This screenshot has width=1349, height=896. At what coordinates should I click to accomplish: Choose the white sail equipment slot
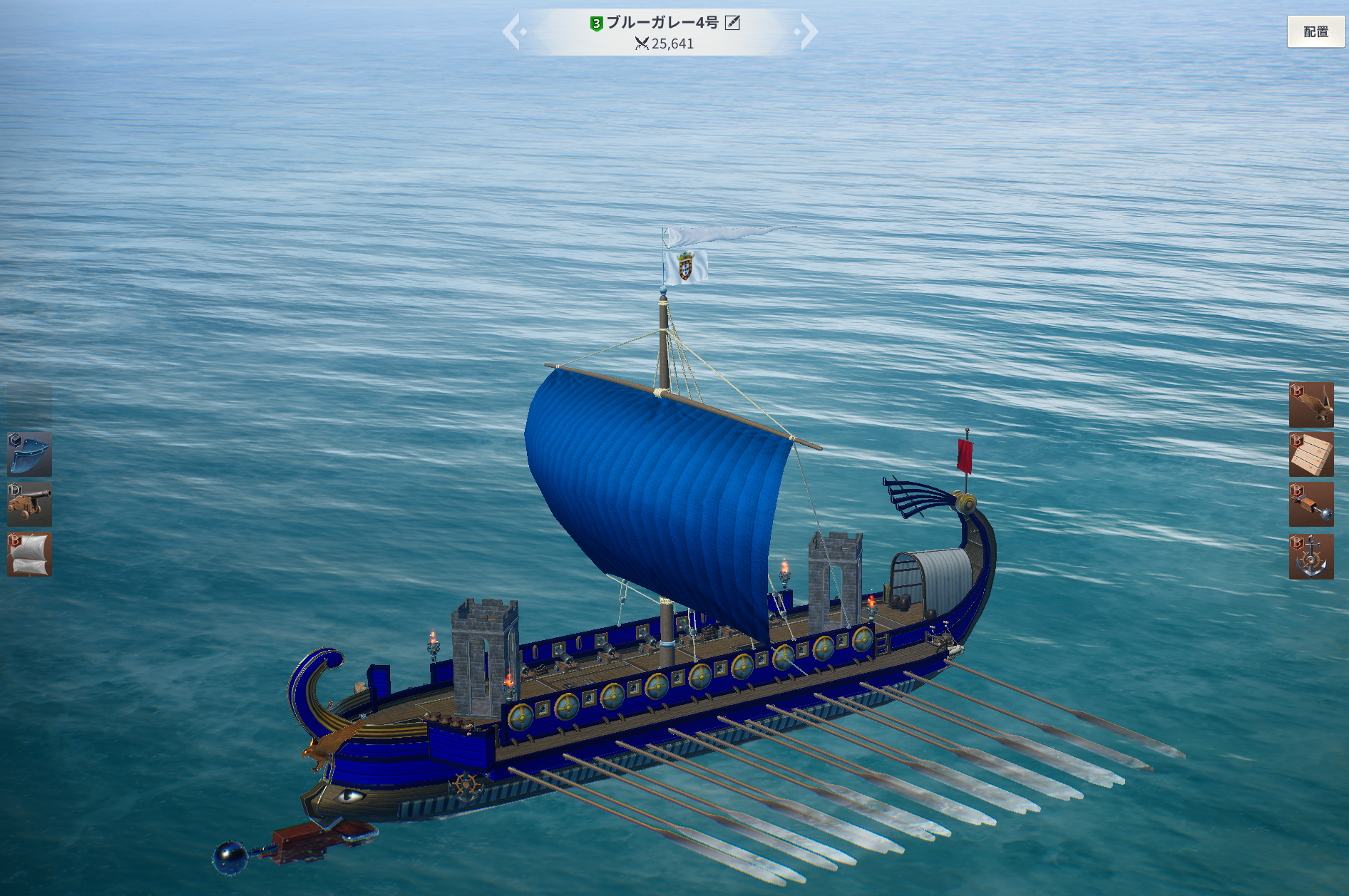pos(30,555)
